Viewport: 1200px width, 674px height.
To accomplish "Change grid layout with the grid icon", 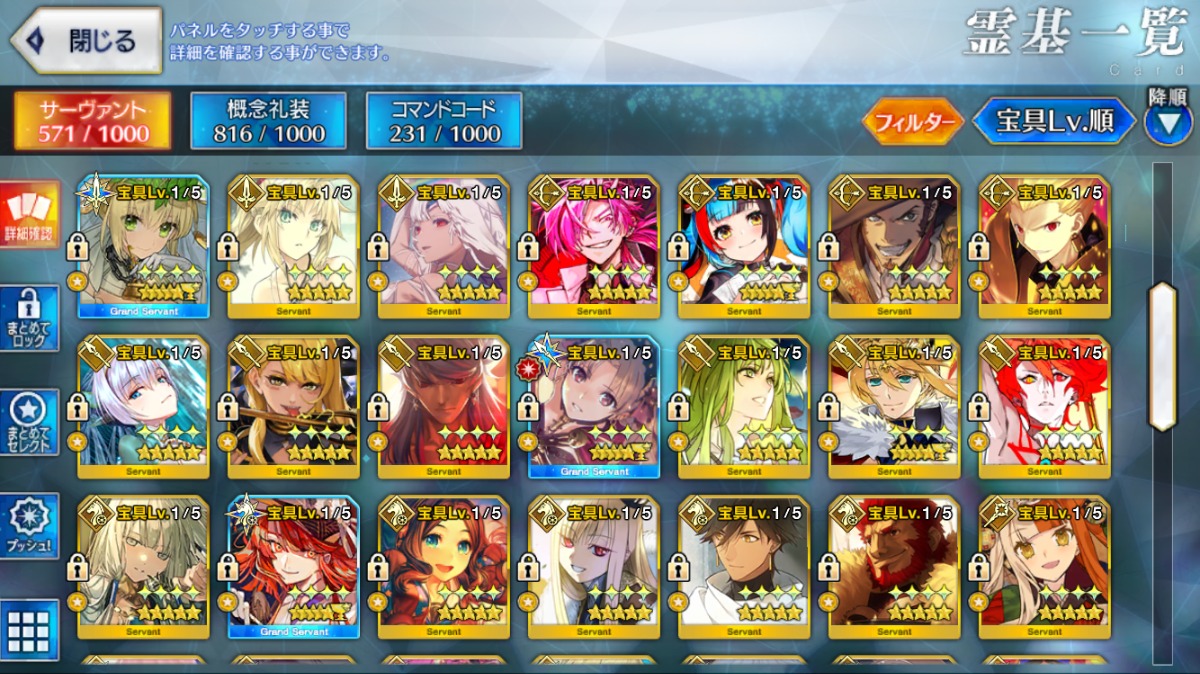I will coord(30,630).
